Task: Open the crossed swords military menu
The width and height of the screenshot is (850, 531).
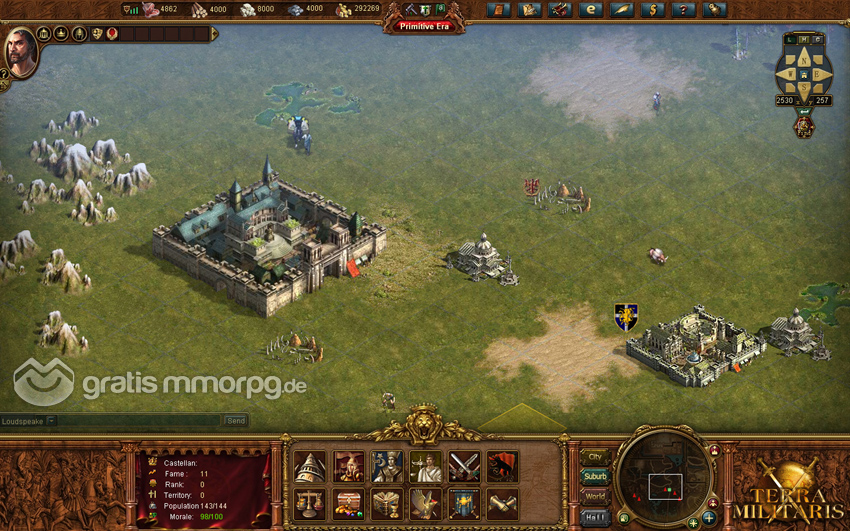Action: click(x=464, y=467)
